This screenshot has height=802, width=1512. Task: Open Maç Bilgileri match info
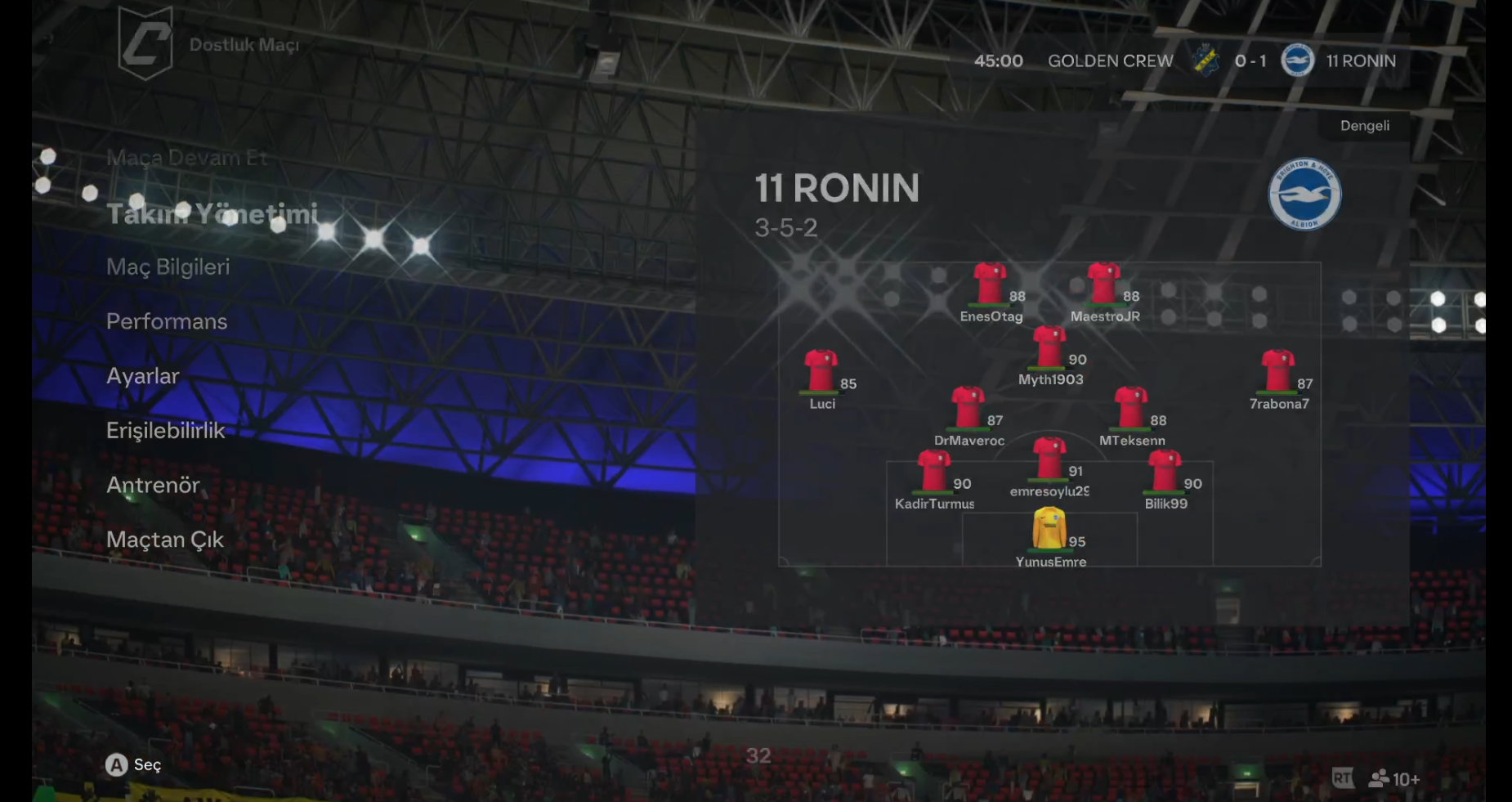(168, 267)
